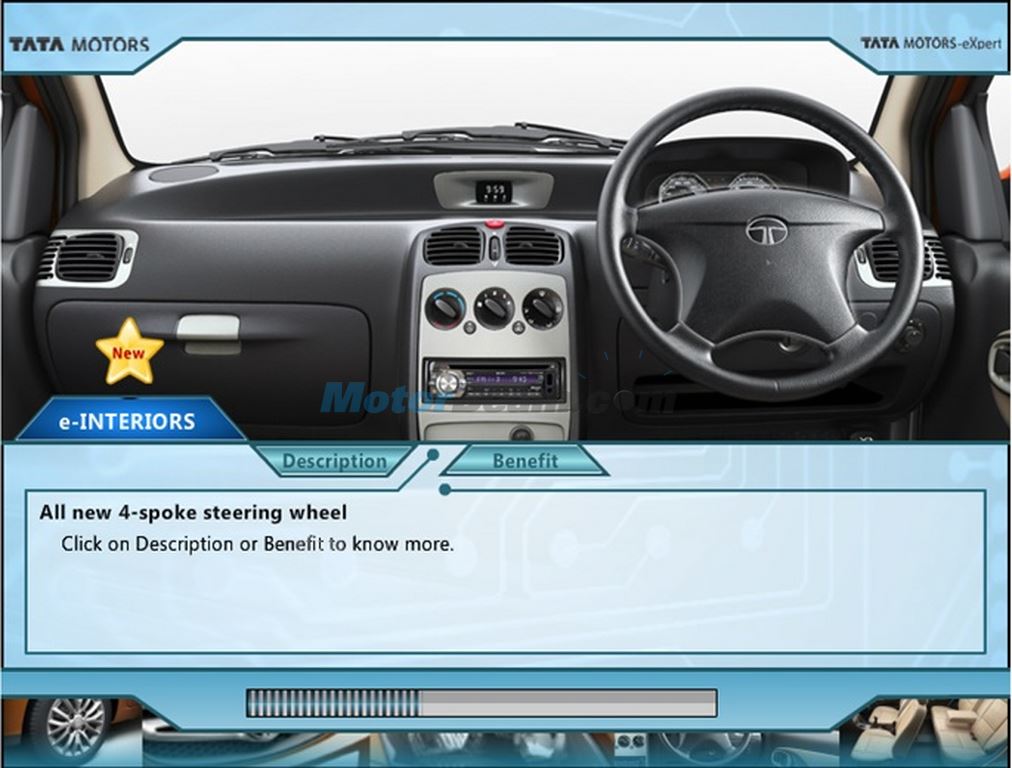Screen dimensions: 1012x768
Task: Open the Description tab
Action: tap(333, 461)
